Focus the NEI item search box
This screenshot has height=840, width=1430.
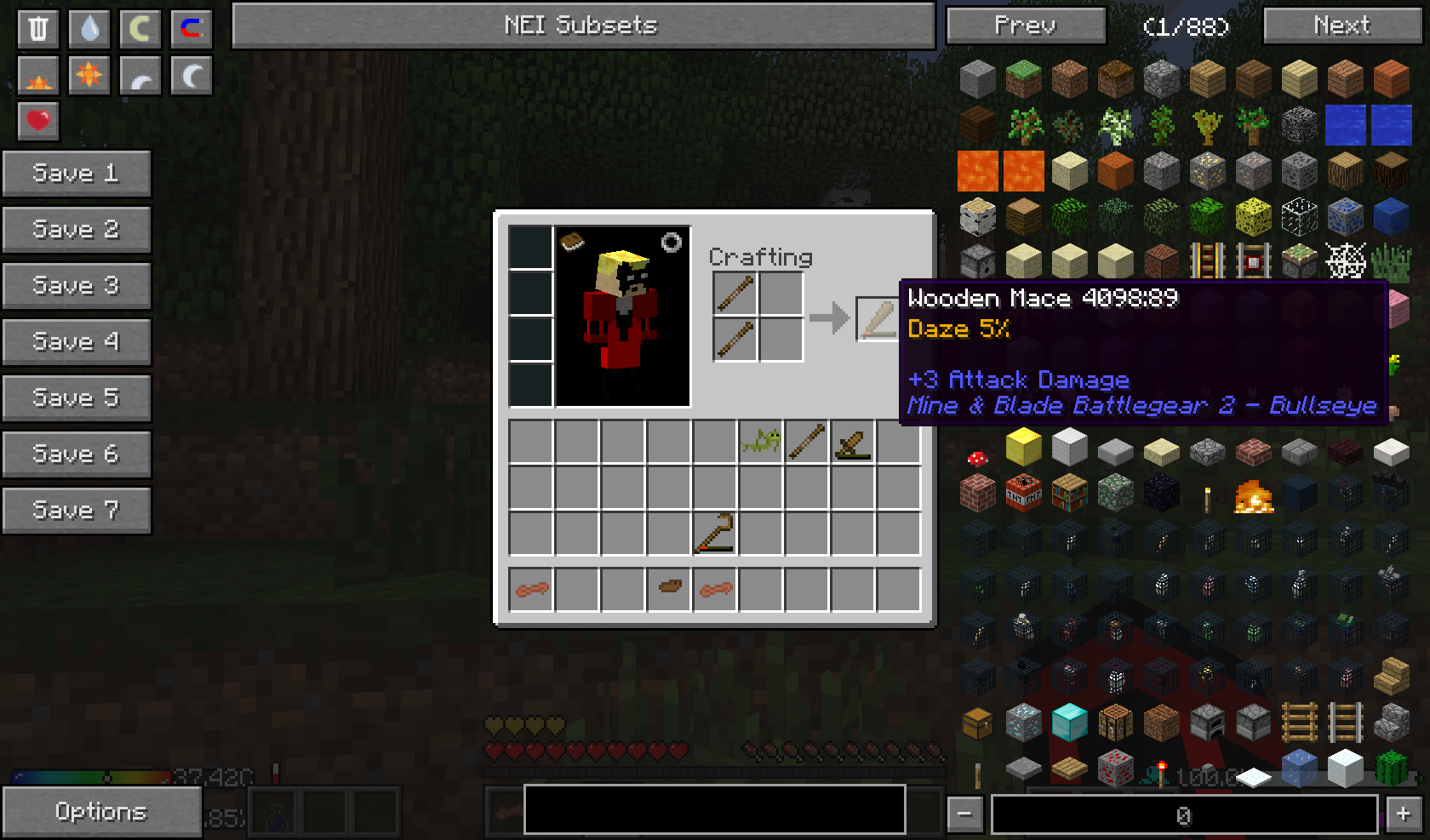714,809
